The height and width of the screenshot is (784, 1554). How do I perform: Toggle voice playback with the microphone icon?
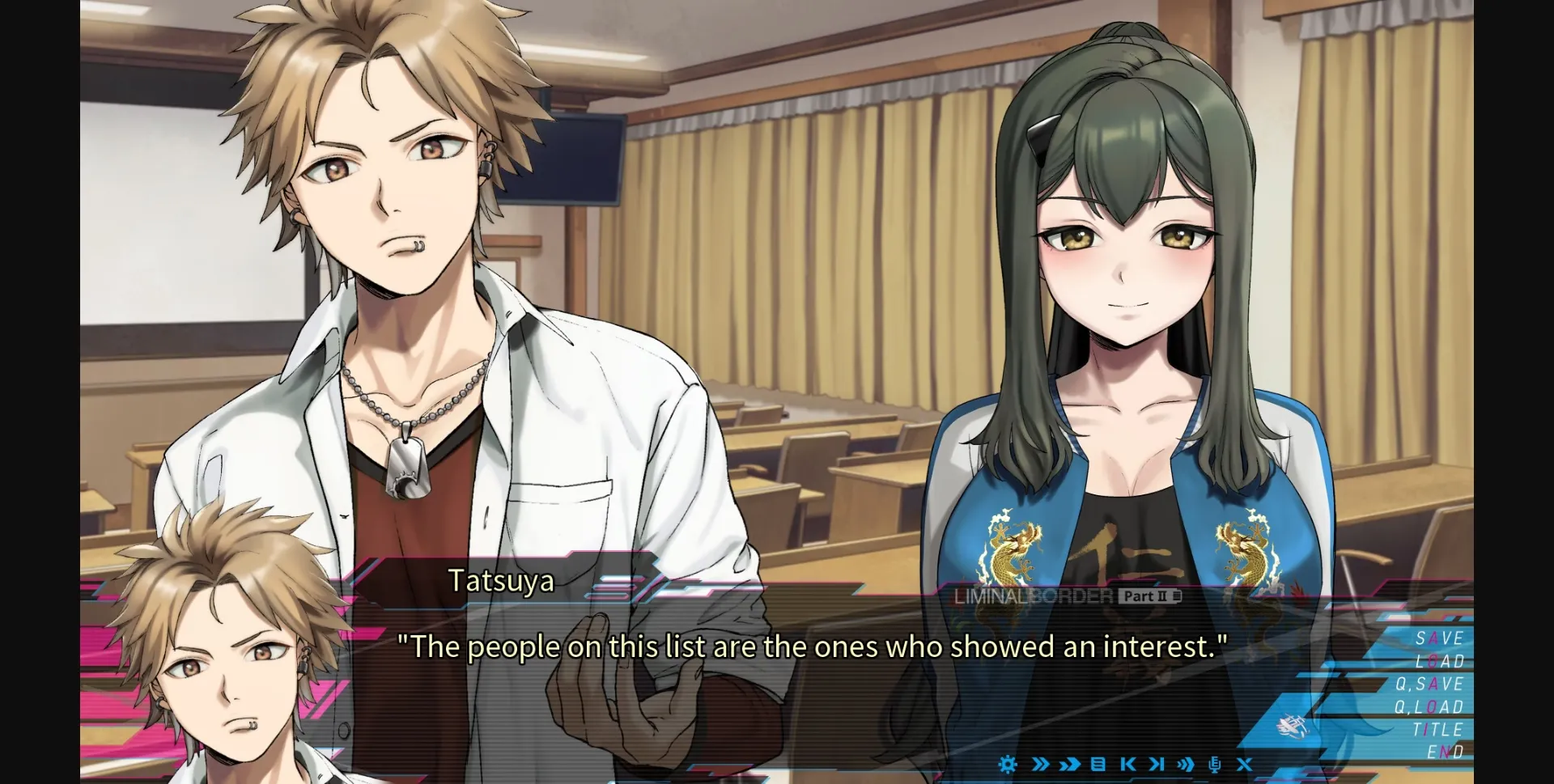tap(1214, 765)
